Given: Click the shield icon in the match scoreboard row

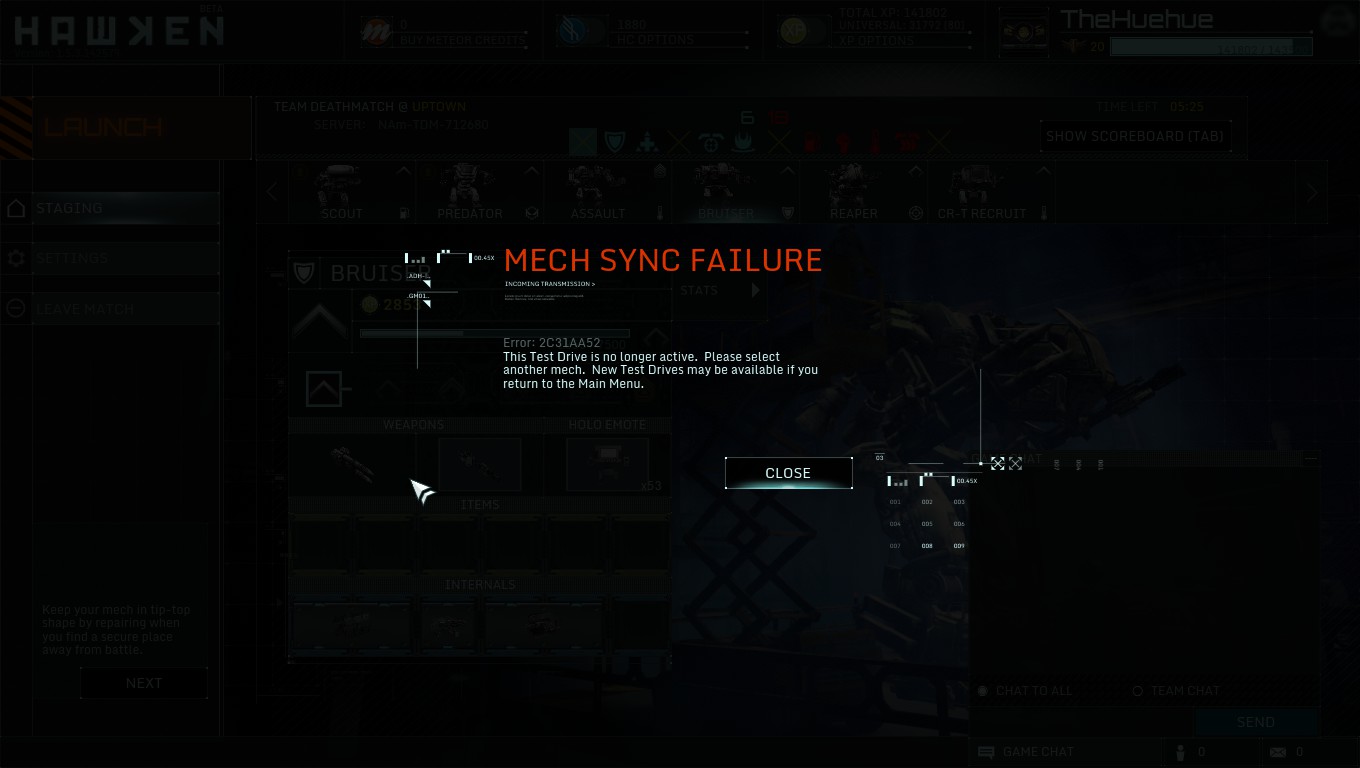Looking at the screenshot, I should pos(614,141).
